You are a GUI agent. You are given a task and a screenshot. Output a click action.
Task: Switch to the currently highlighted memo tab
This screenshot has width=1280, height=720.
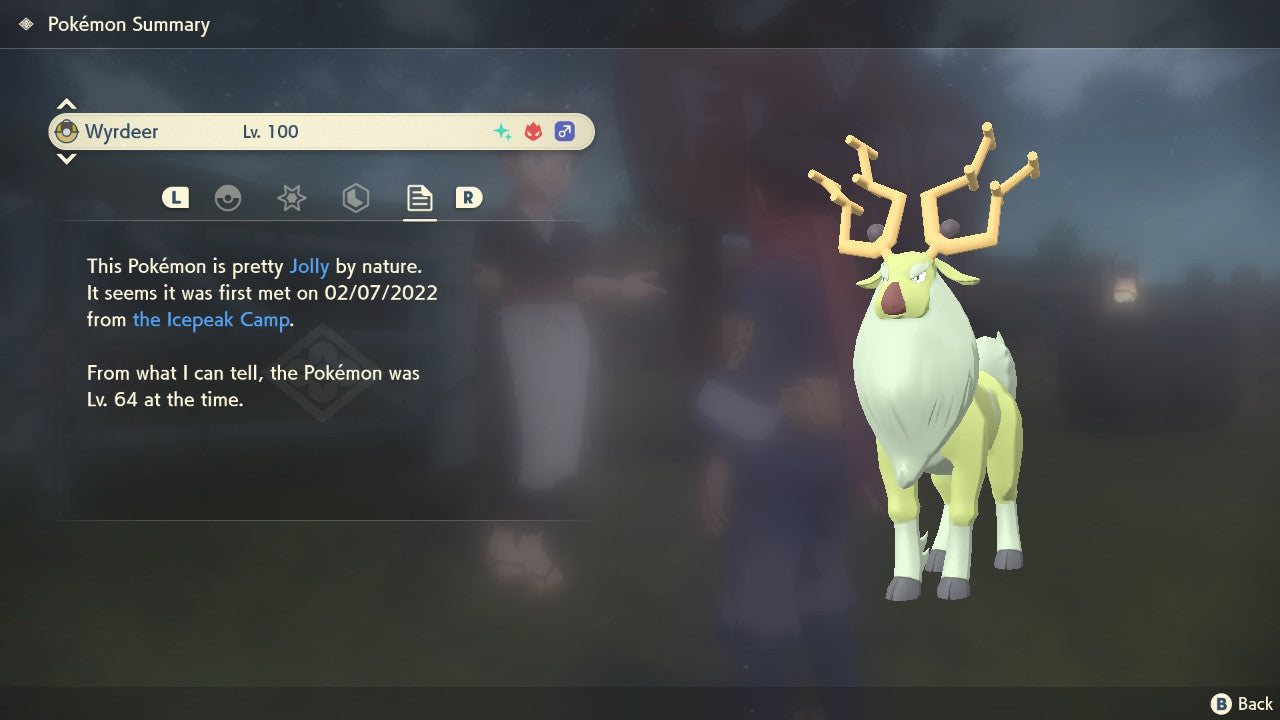(x=419, y=197)
